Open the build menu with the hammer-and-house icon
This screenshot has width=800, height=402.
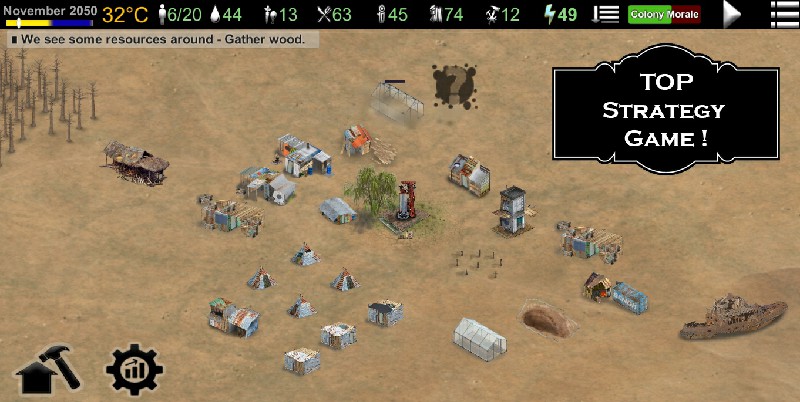pyautogui.click(x=47, y=371)
